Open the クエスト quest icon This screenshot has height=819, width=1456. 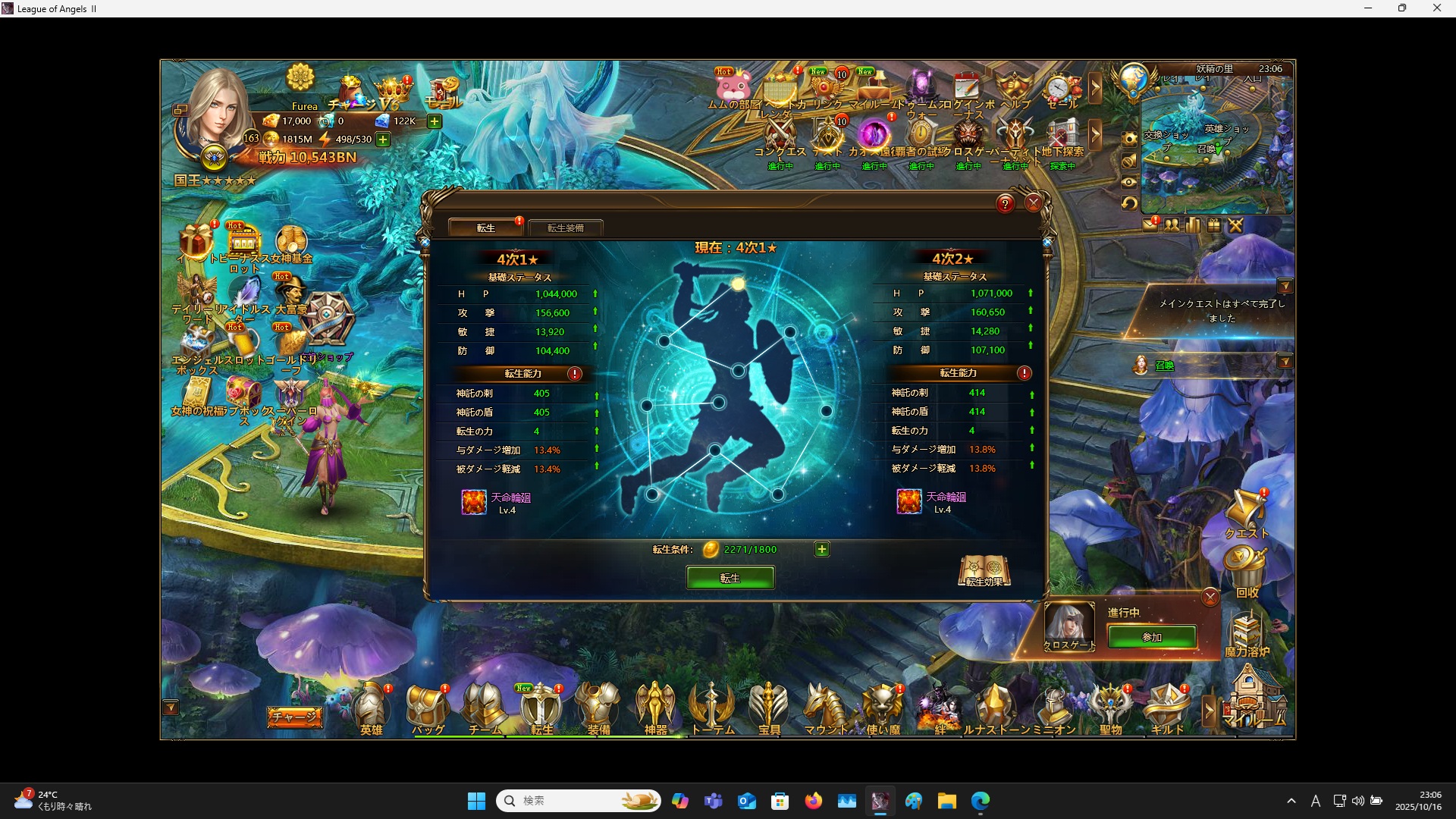click(x=1246, y=513)
